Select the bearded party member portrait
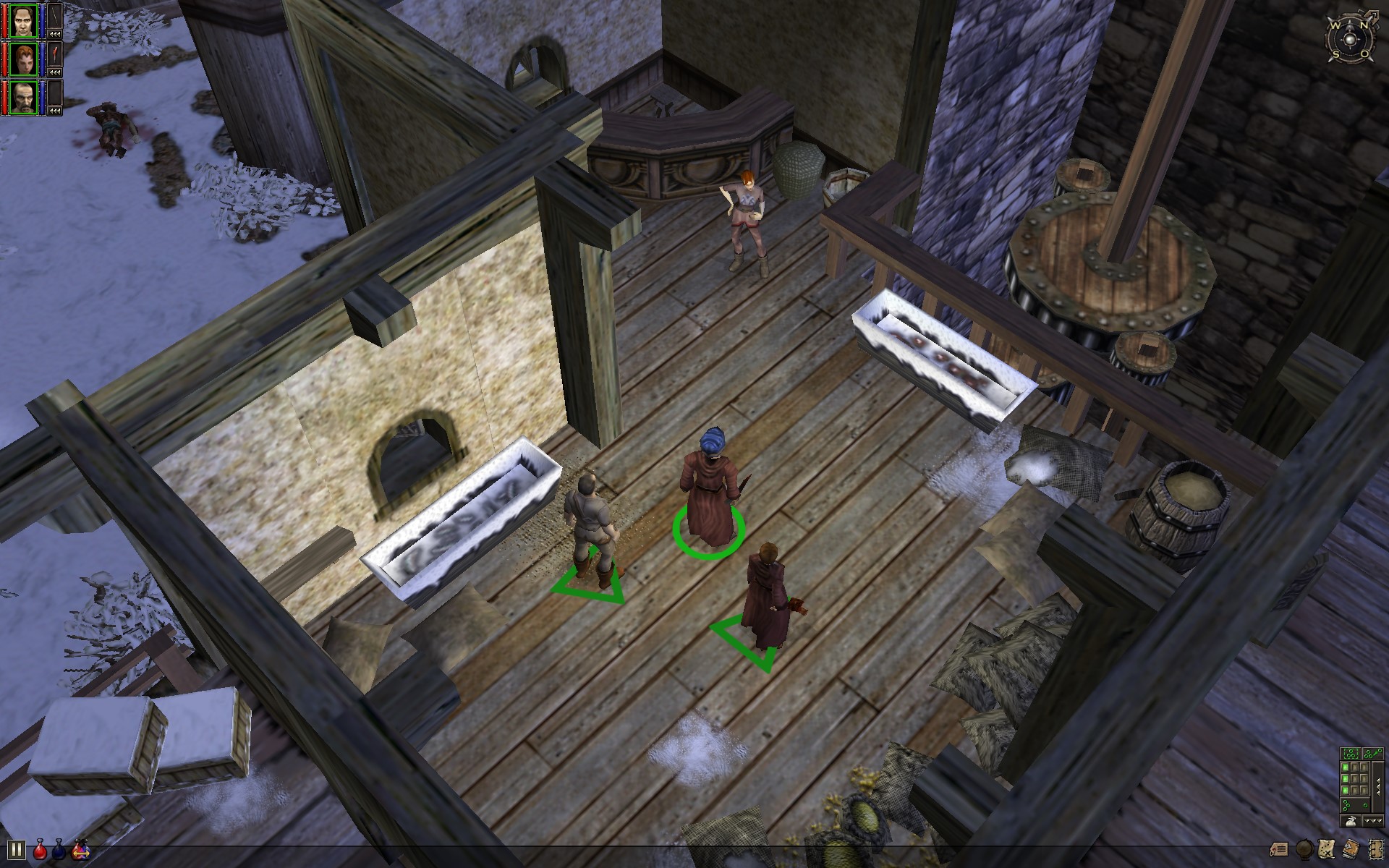The height and width of the screenshot is (868, 1389). 24,97
